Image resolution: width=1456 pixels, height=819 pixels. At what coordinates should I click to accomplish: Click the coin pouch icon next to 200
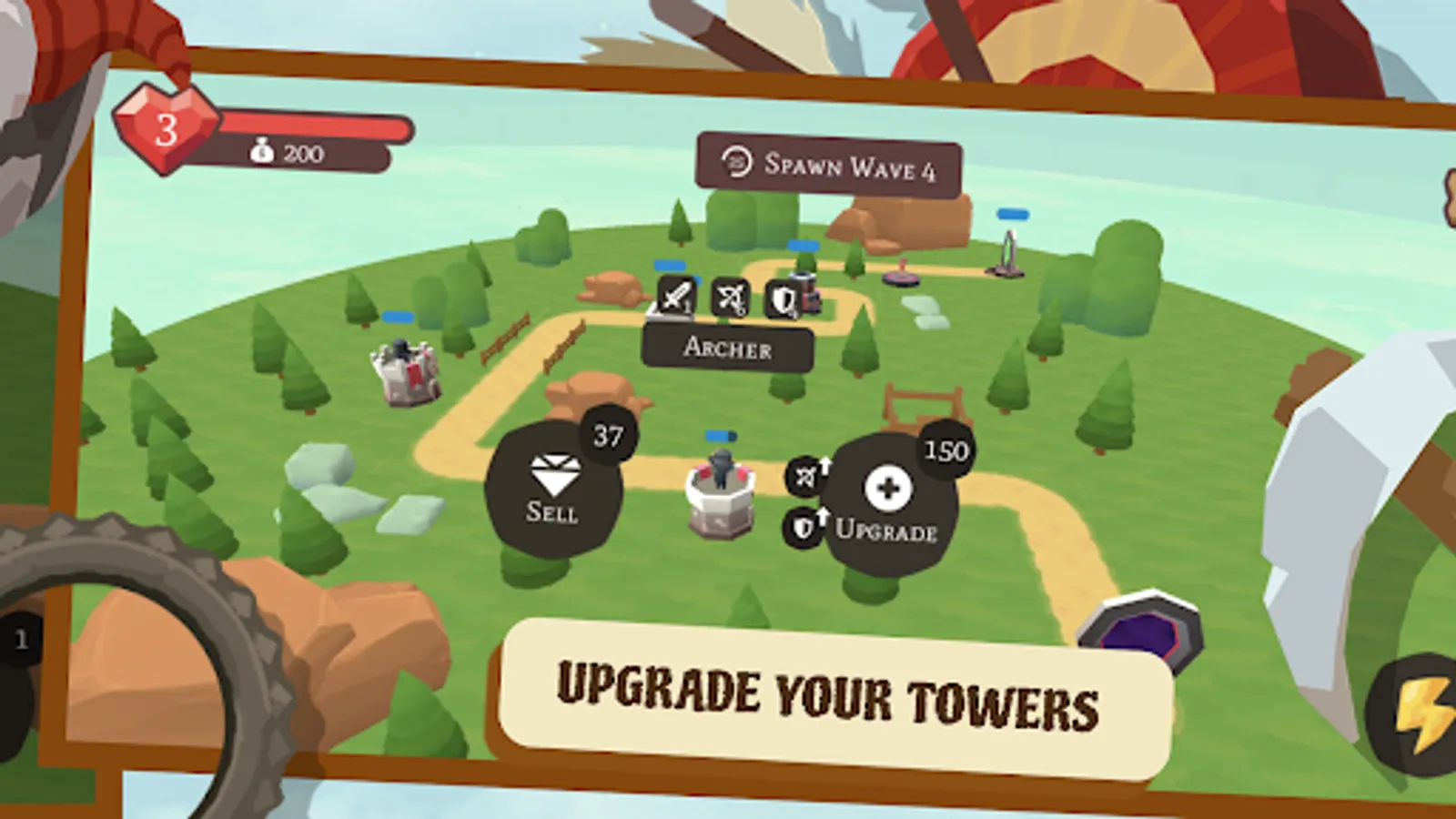pyautogui.click(x=264, y=153)
